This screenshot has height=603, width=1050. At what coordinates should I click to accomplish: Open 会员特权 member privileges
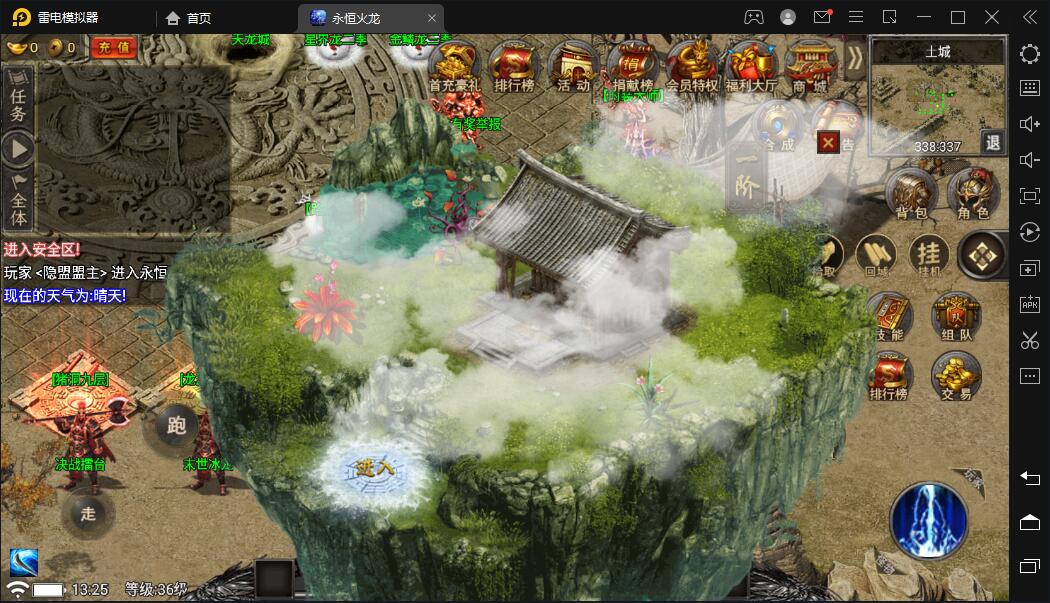(692, 68)
